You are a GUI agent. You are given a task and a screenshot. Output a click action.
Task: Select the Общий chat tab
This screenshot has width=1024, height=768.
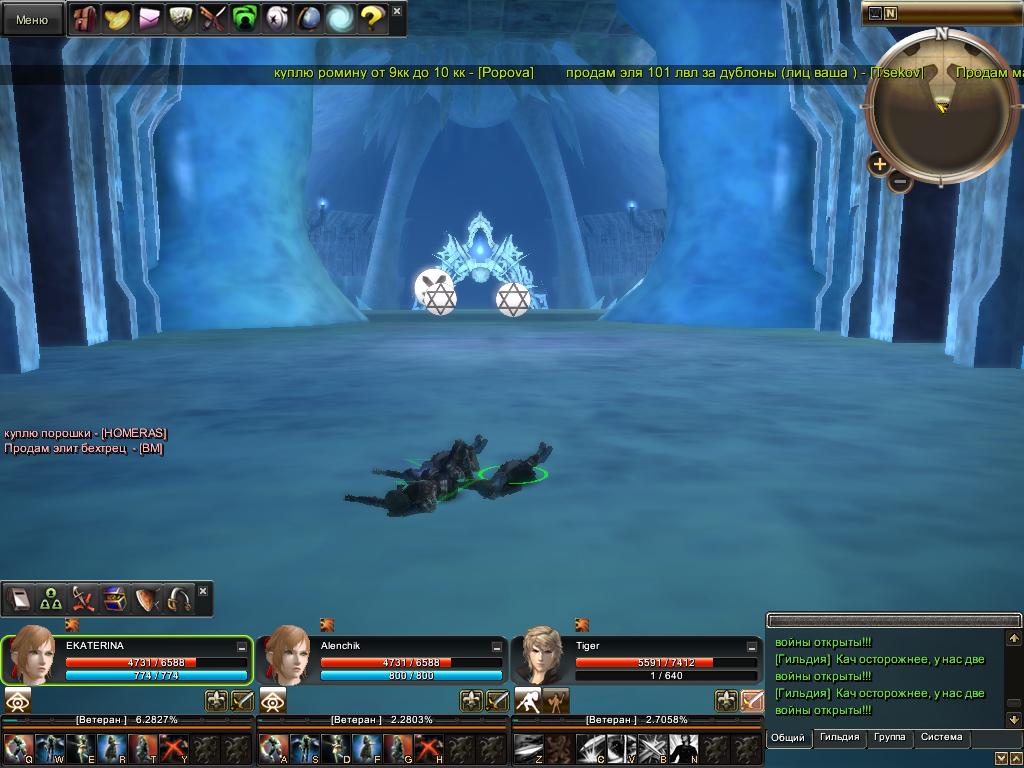point(788,738)
